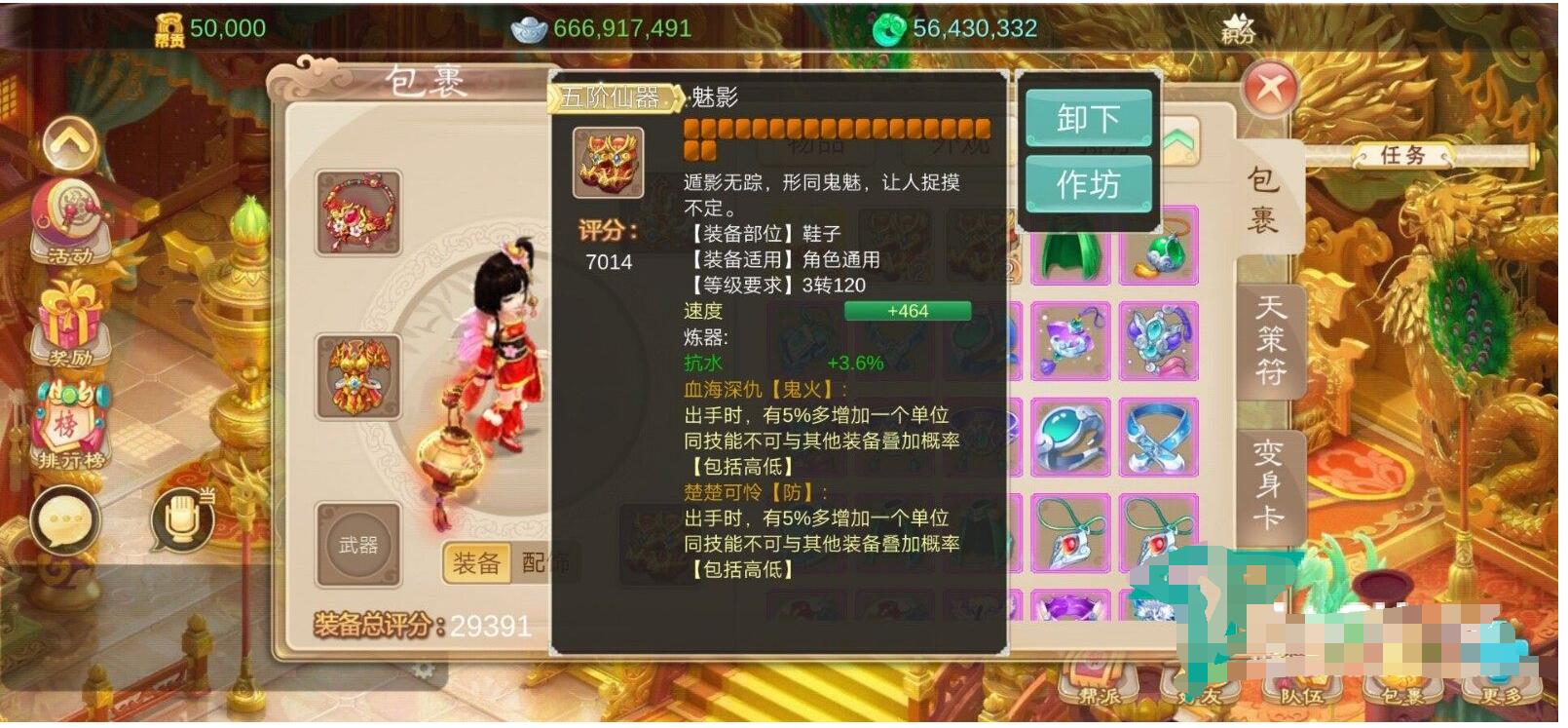Switch to the 配饰 accessories tab
This screenshot has height=728, width=1568.
pos(543,563)
